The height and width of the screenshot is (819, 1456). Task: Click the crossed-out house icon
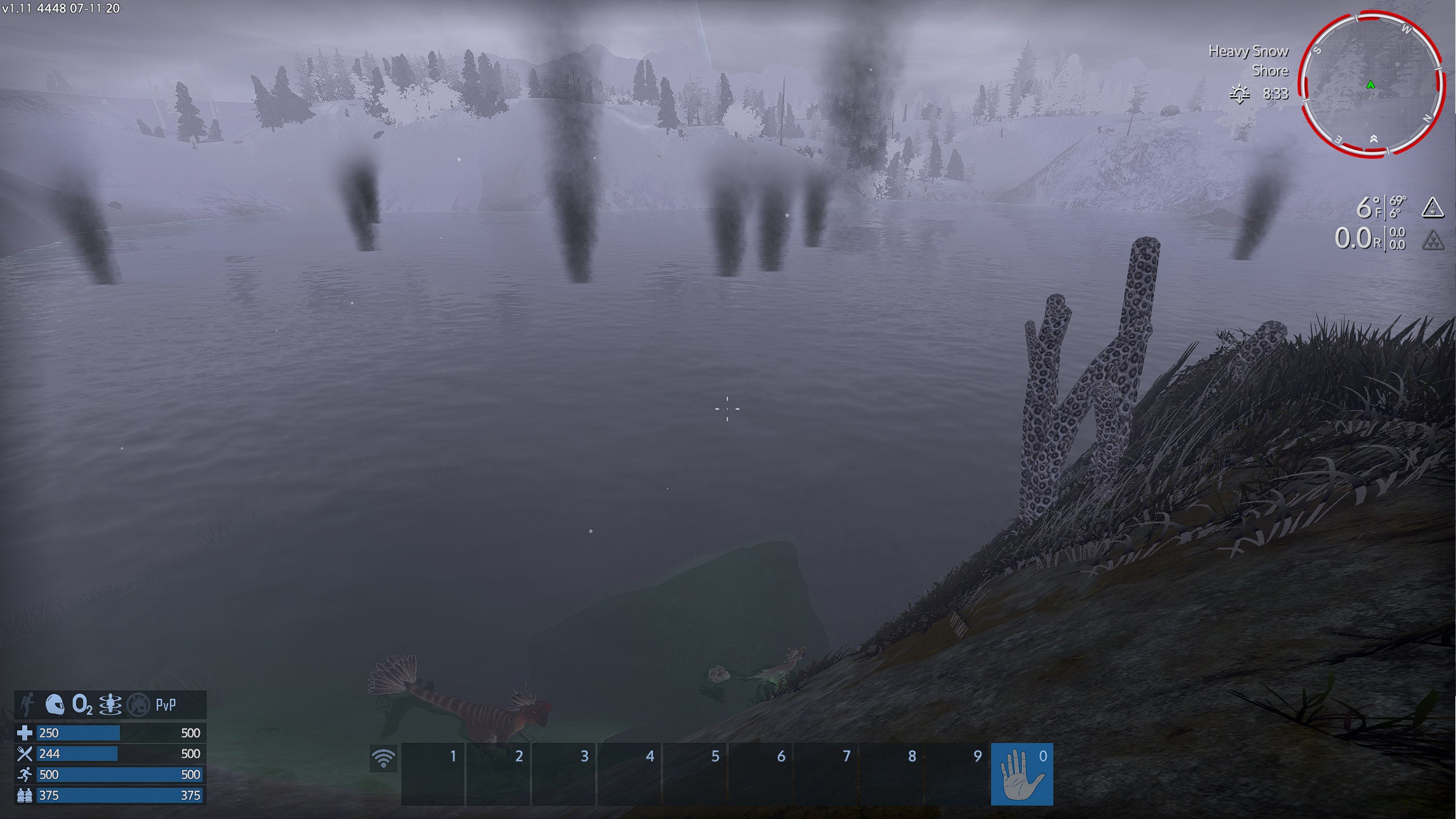pyautogui.click(x=138, y=705)
